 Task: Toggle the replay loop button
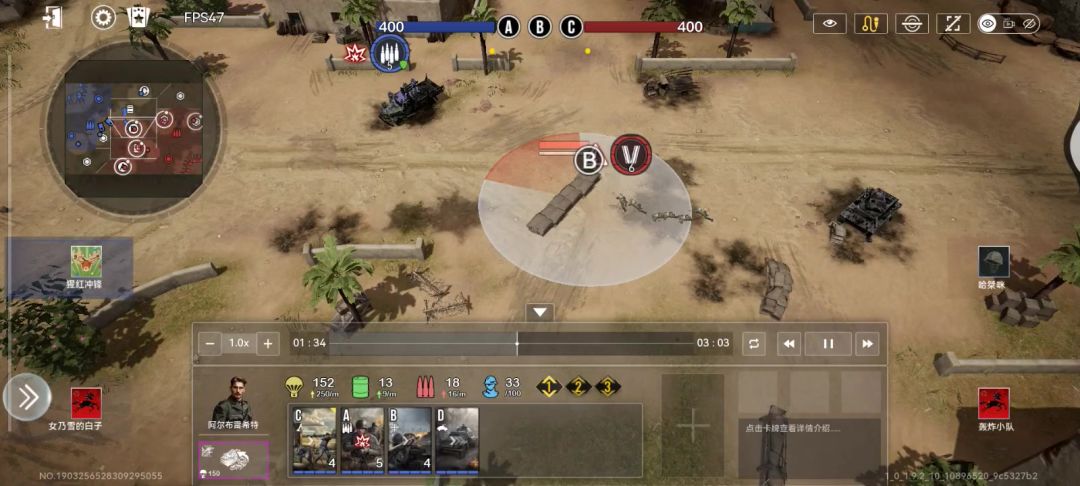pos(754,343)
